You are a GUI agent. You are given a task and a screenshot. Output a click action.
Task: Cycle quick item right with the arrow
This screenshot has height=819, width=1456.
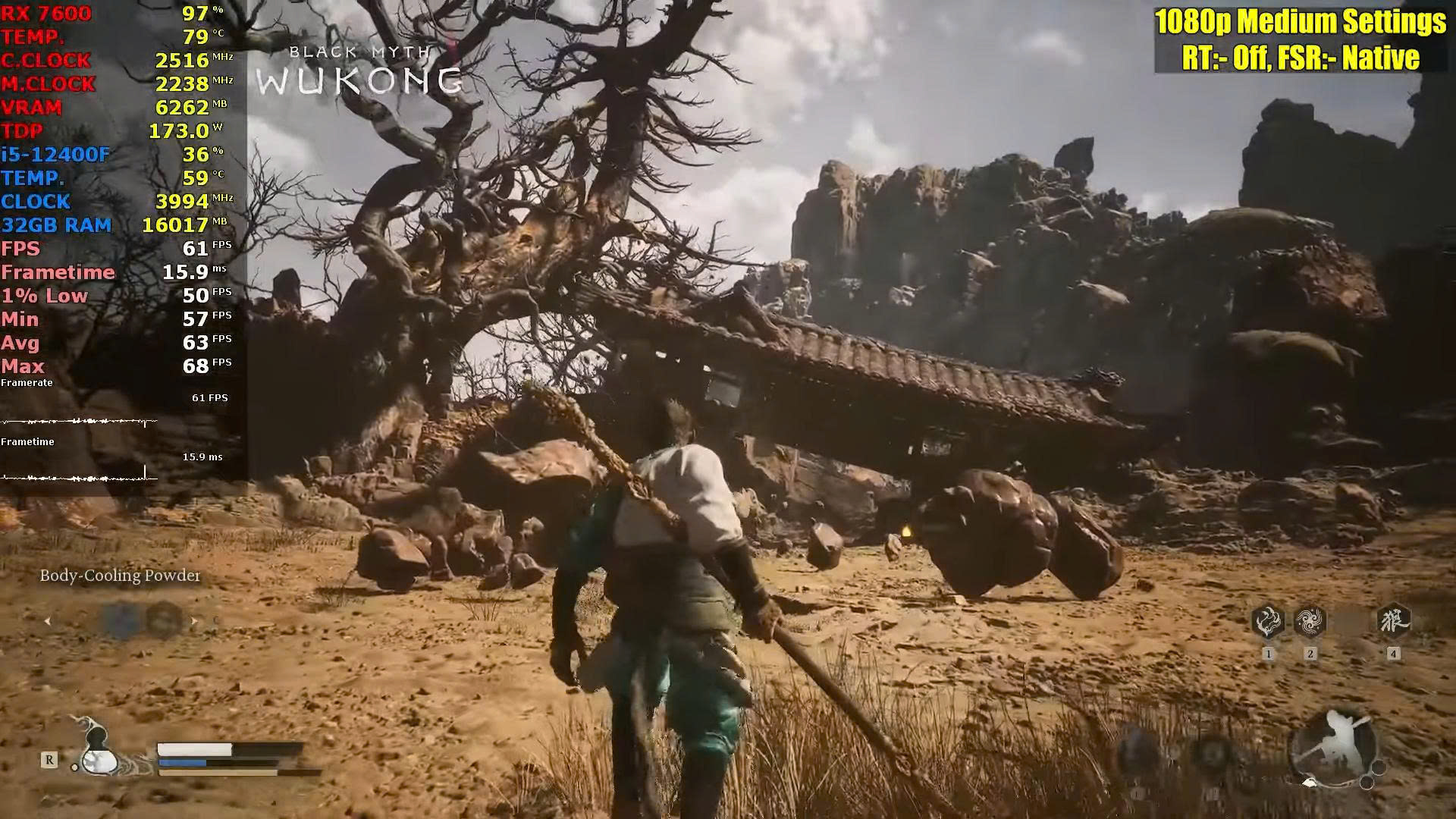194,621
